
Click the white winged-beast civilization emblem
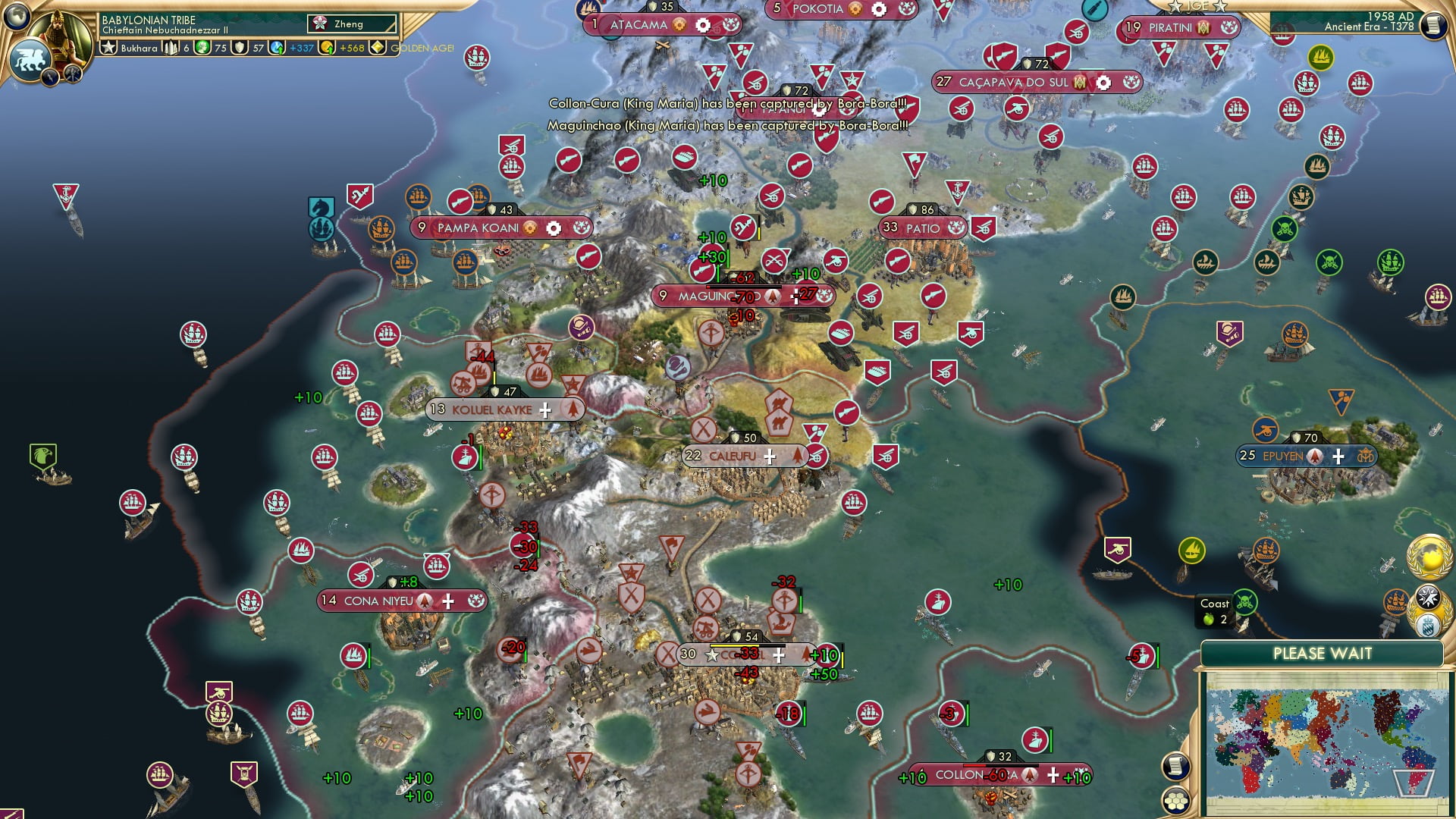coord(29,59)
